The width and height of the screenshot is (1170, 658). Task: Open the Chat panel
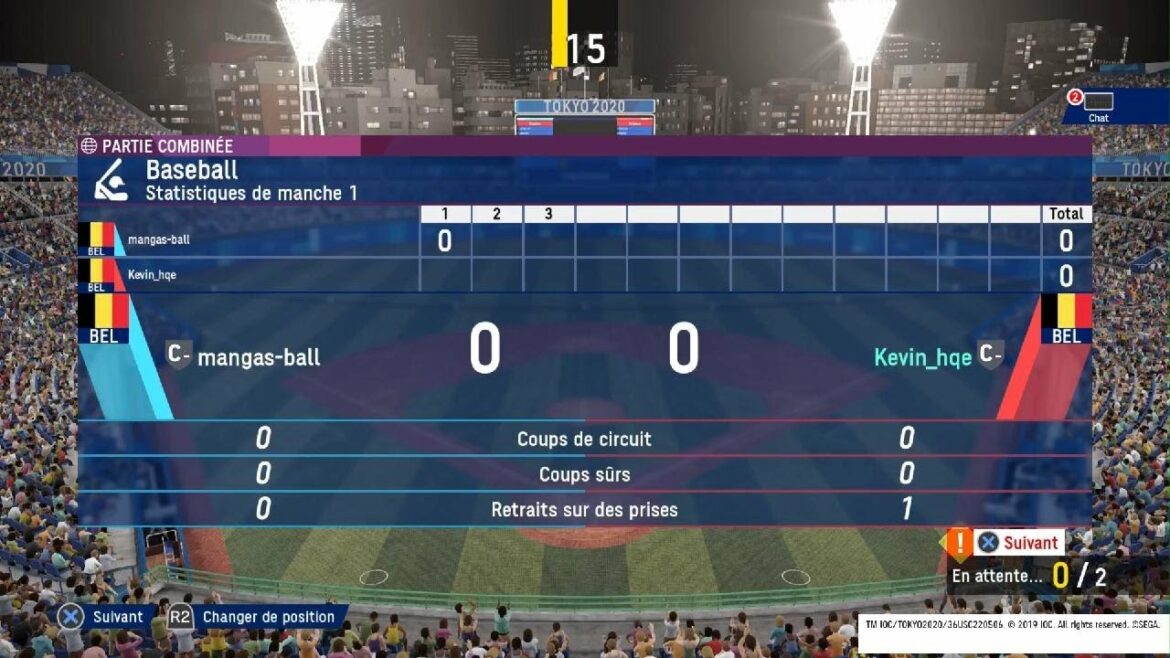click(x=1097, y=106)
